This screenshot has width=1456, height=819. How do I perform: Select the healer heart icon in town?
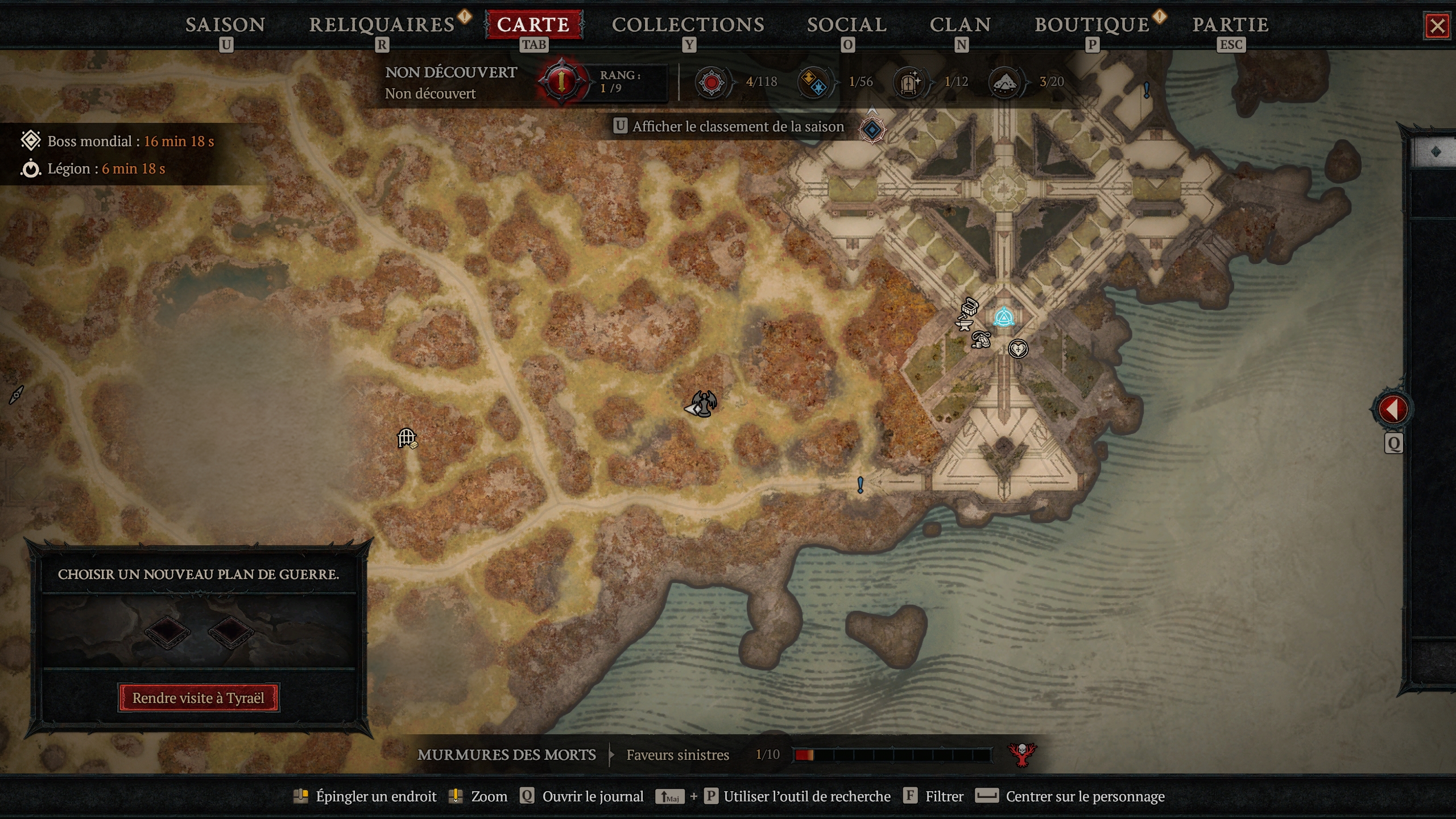click(x=1019, y=349)
